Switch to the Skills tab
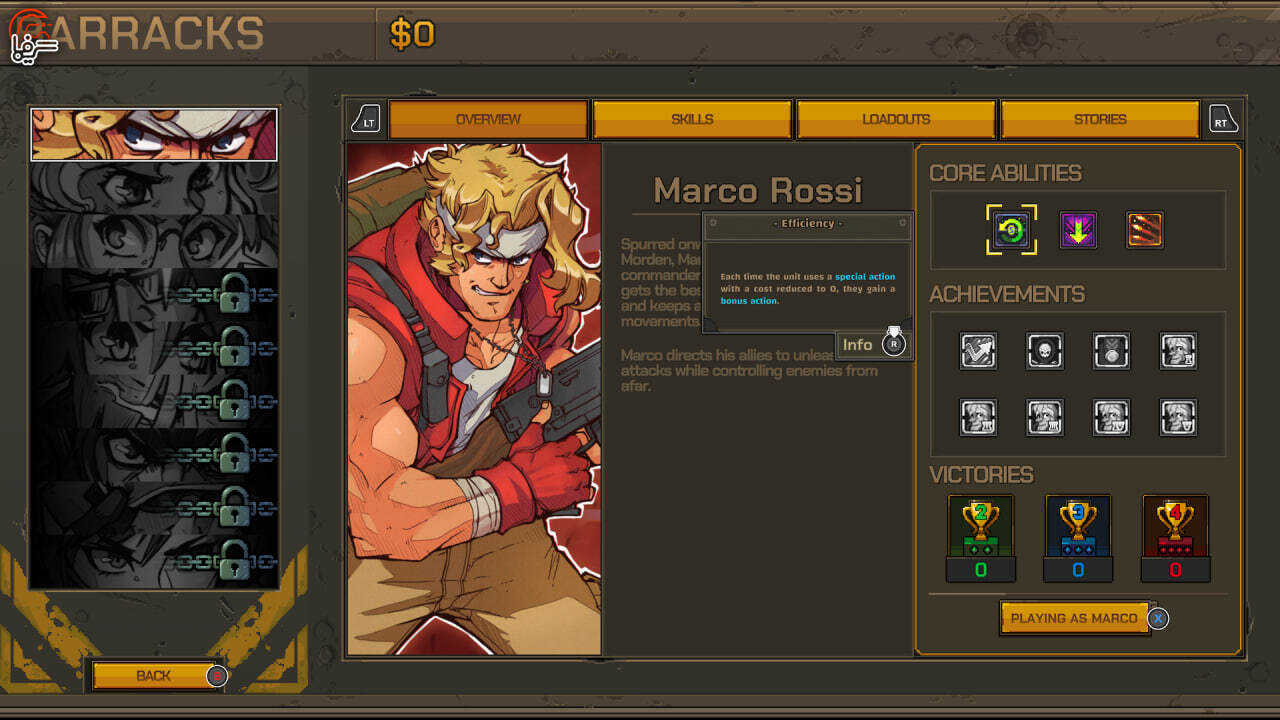Screen dimensions: 1280x720 click(692, 118)
